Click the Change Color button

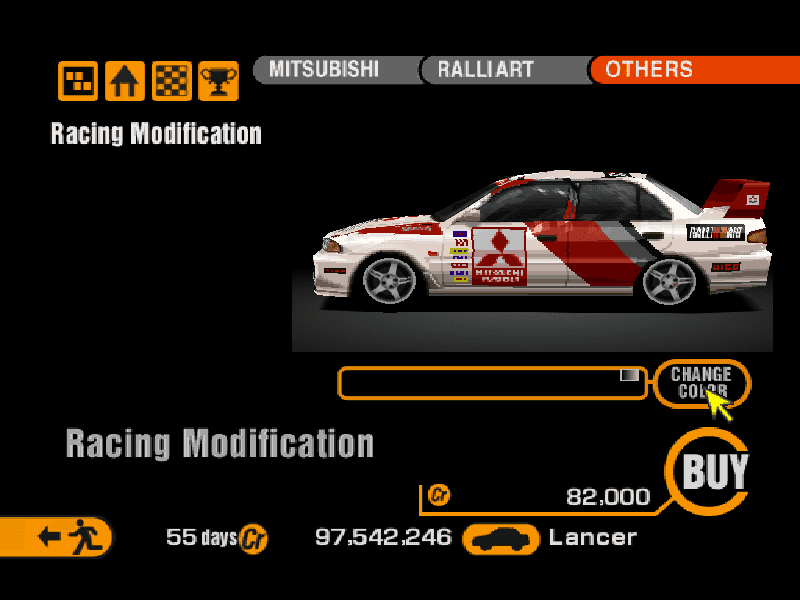(x=701, y=382)
